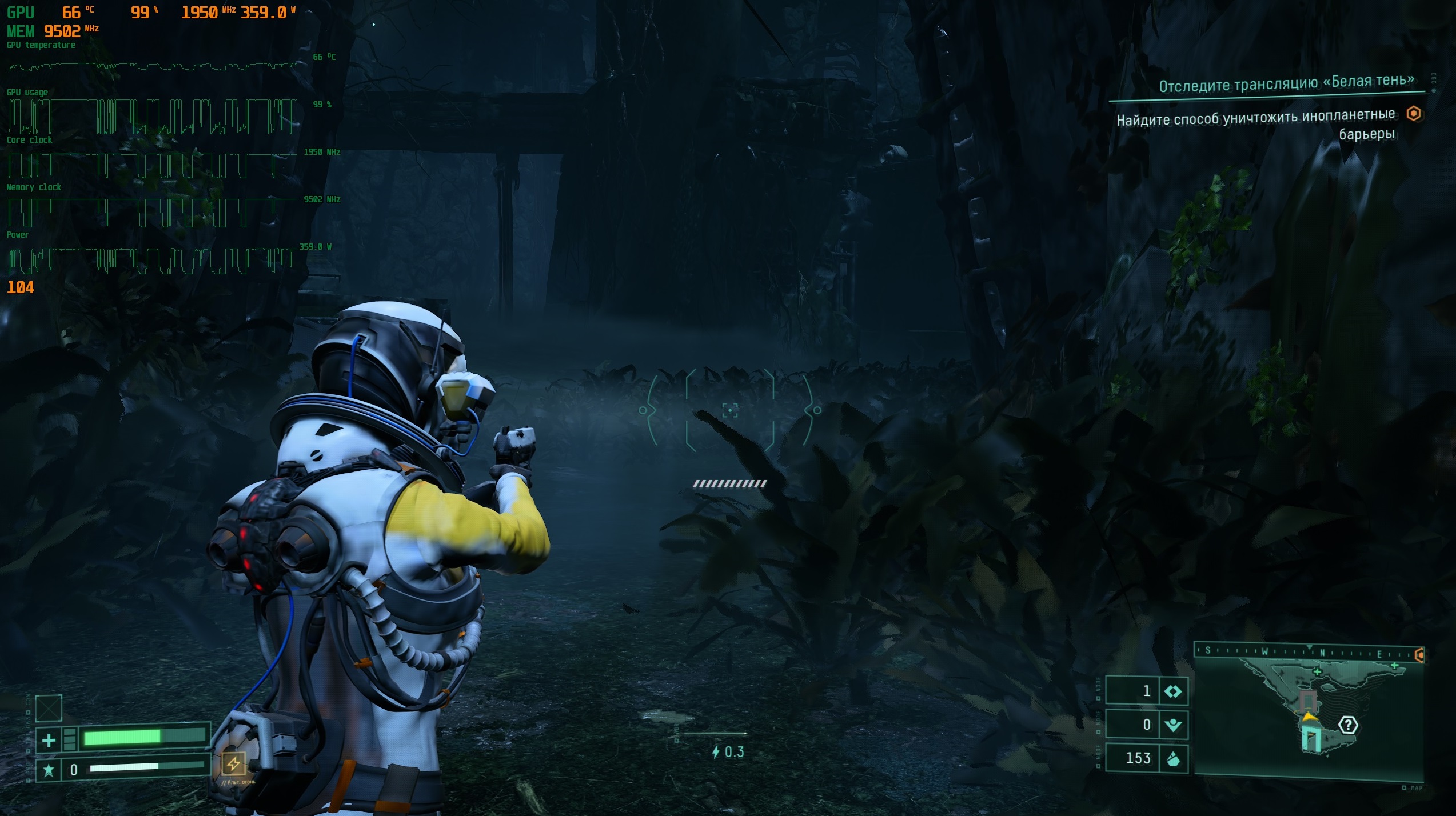Click the empty crossed-out consumable slot
1456x816 pixels.
pos(49,709)
